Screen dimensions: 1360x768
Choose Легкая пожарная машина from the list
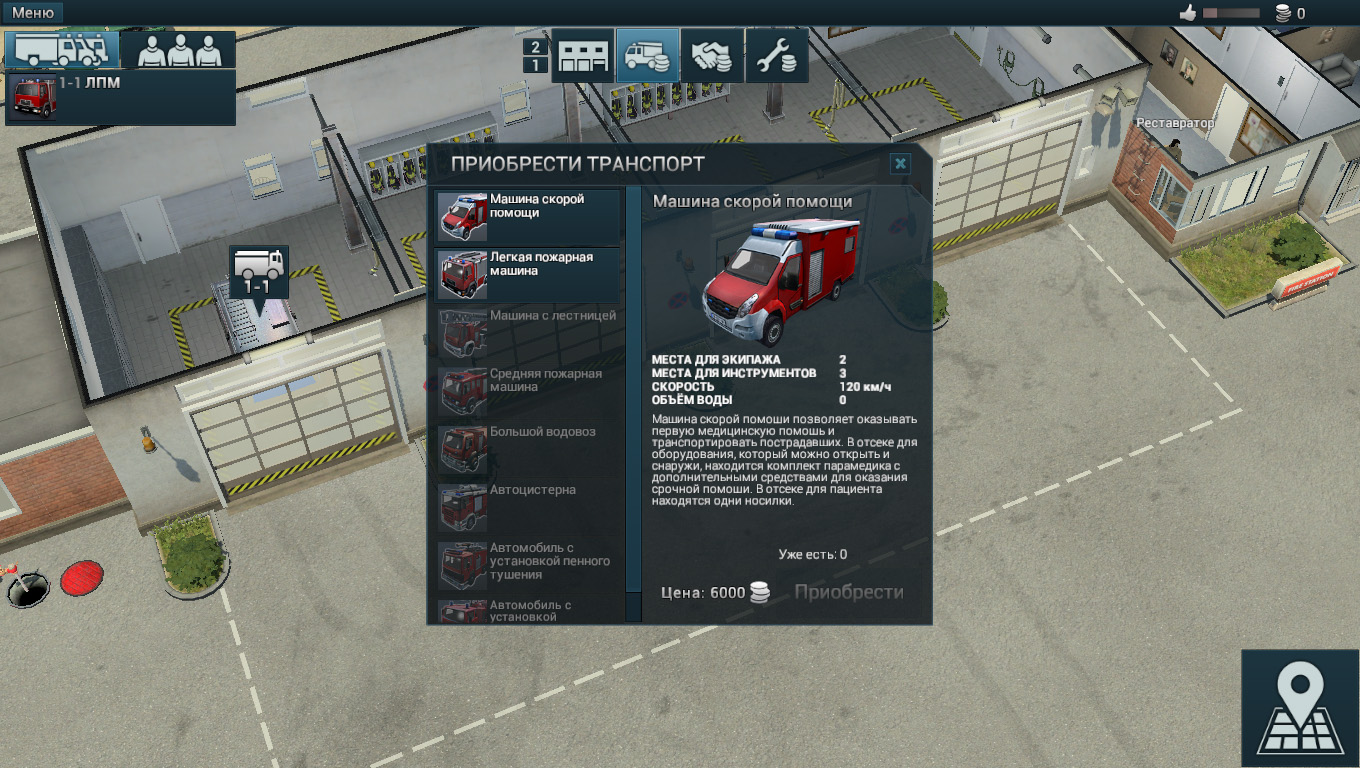(528, 273)
